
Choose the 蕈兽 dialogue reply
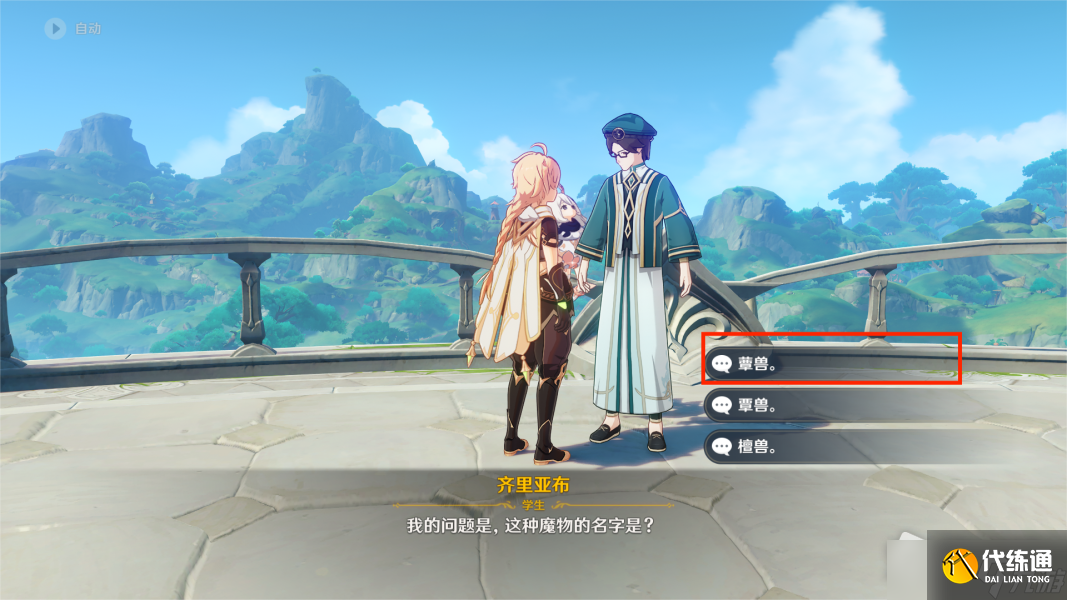point(830,364)
